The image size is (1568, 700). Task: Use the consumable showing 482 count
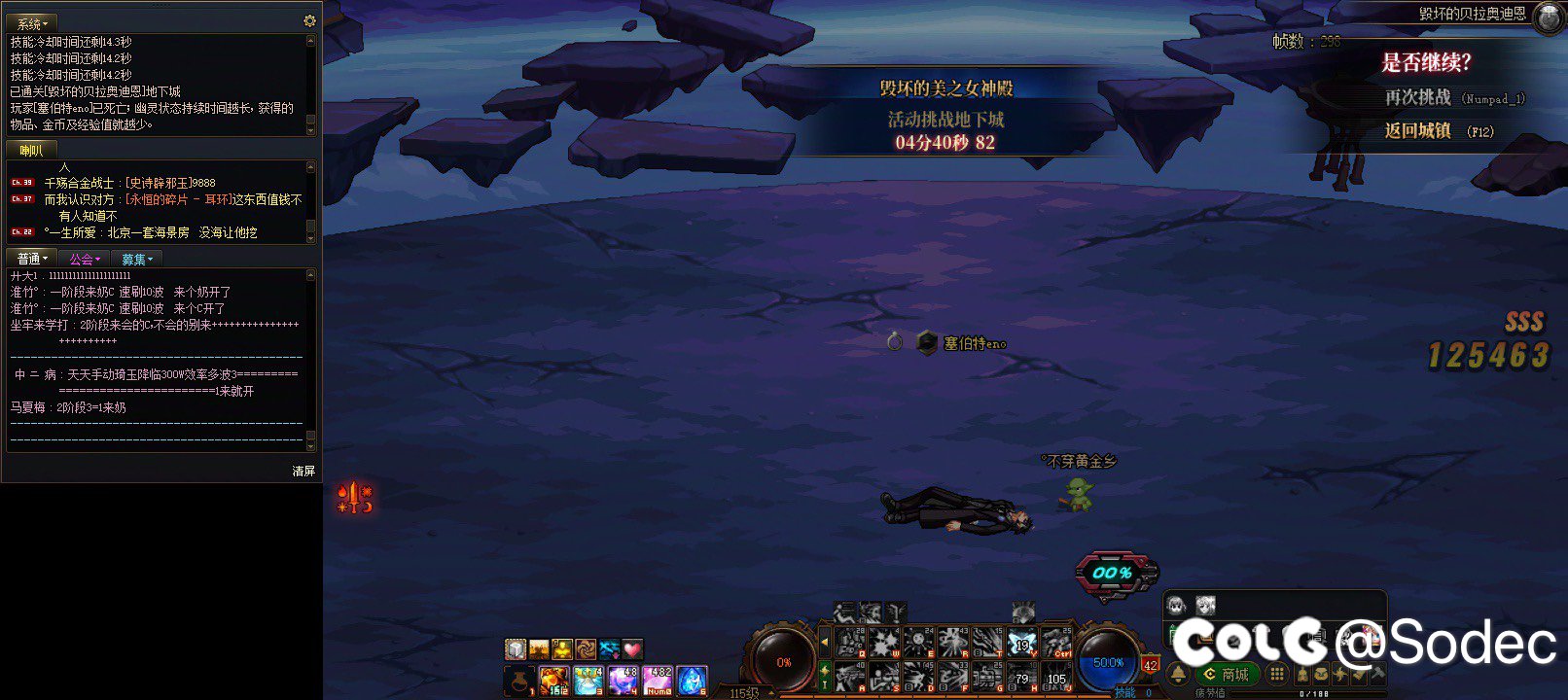coord(659,680)
